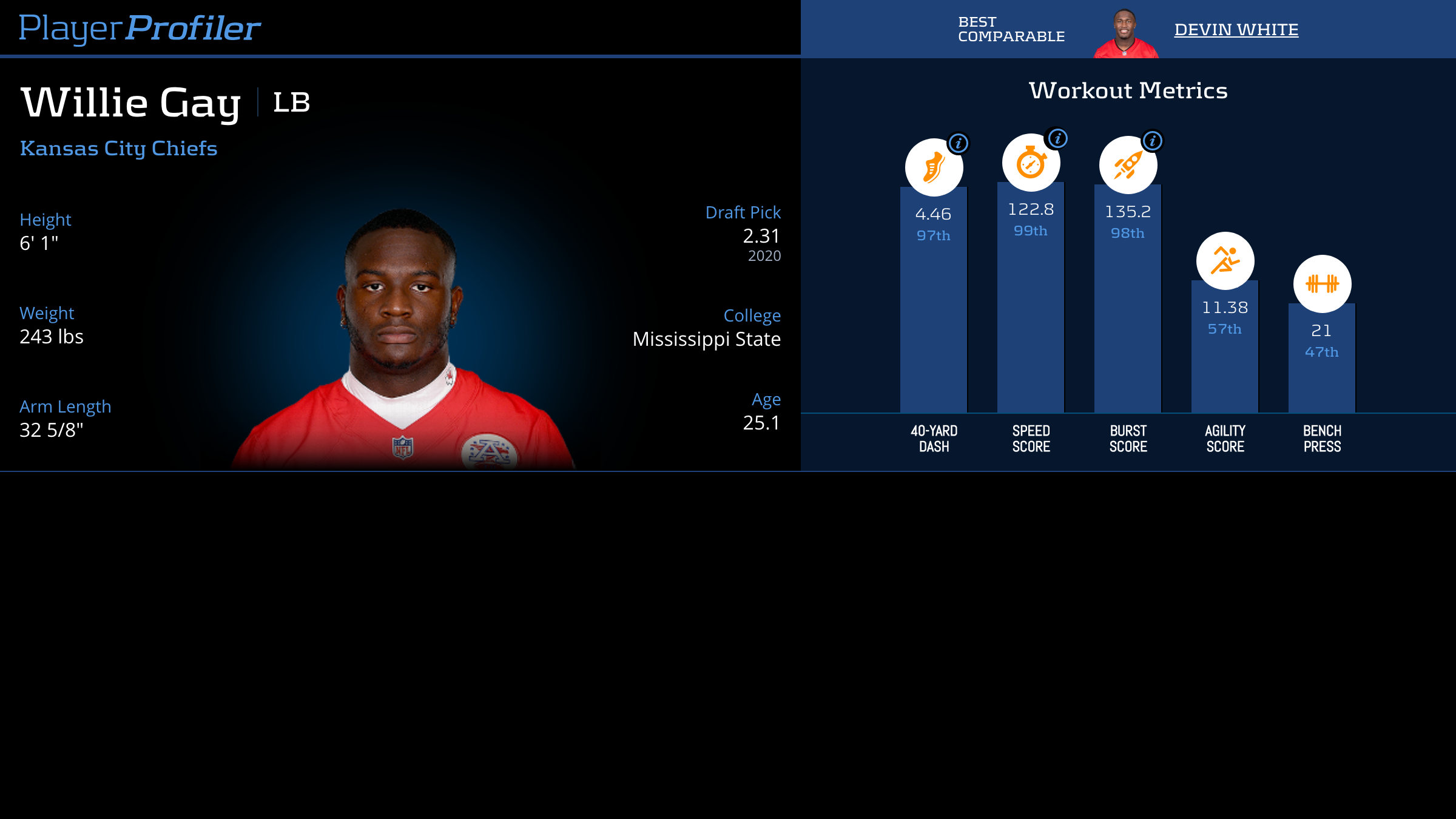Viewport: 1456px width, 819px height.
Task: Show info for the Burst Score metric
Action: click(1152, 141)
